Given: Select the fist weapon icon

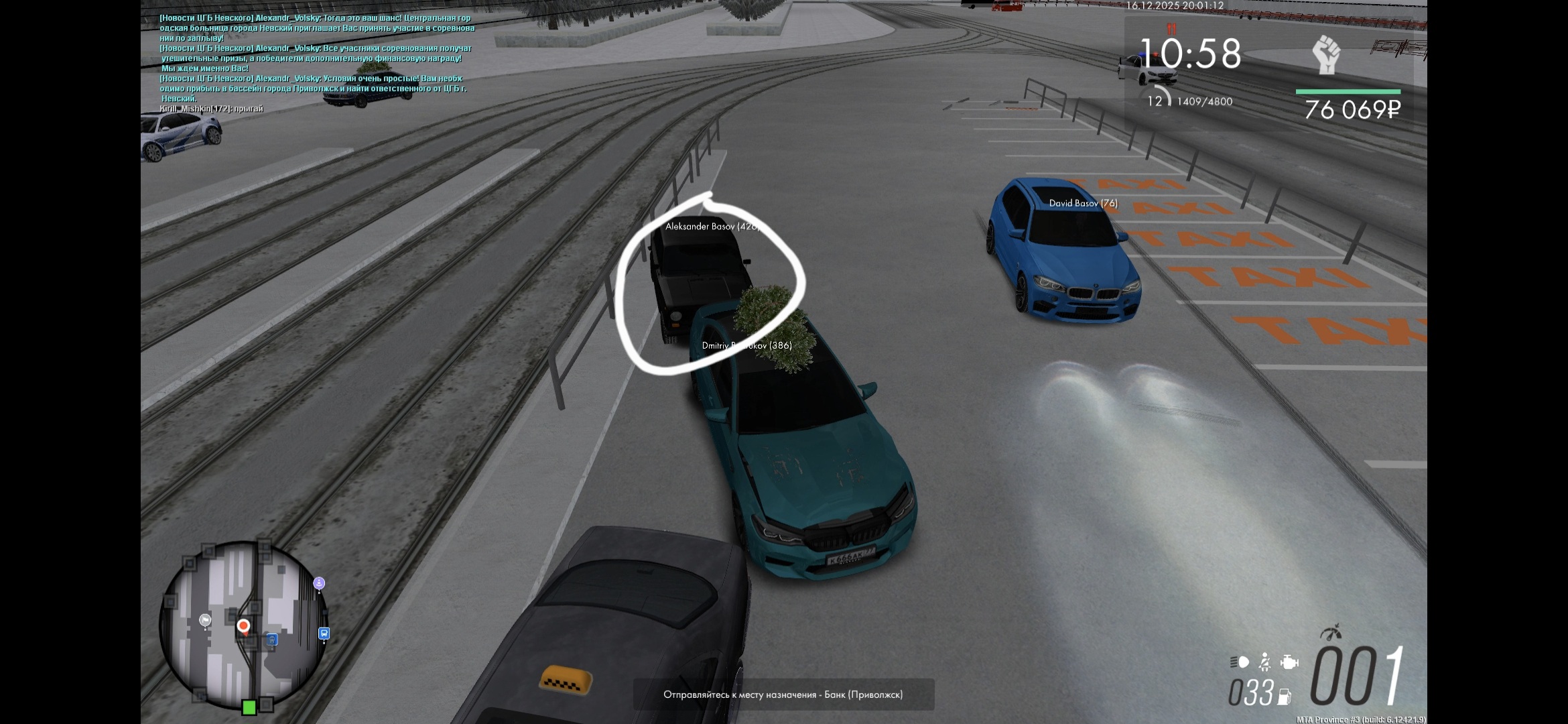Looking at the screenshot, I should tap(1326, 54).
